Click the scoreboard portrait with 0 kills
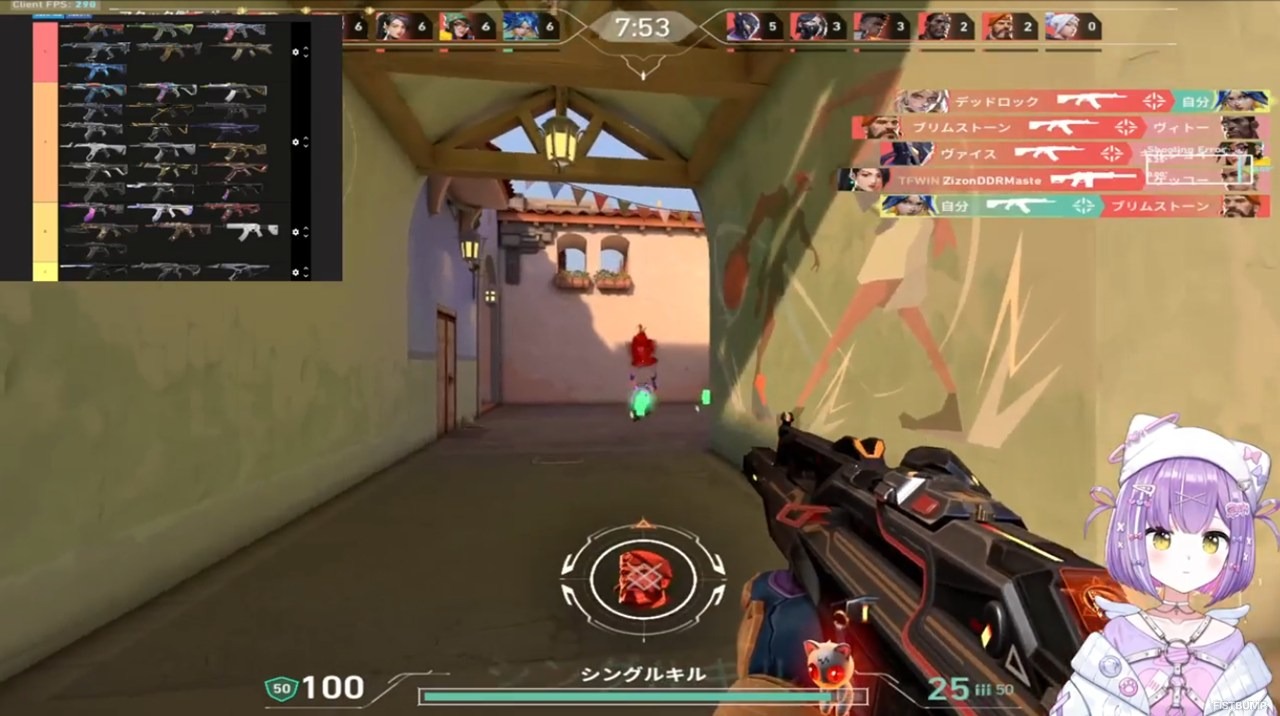The width and height of the screenshot is (1280, 716). pyautogui.click(x=1062, y=27)
